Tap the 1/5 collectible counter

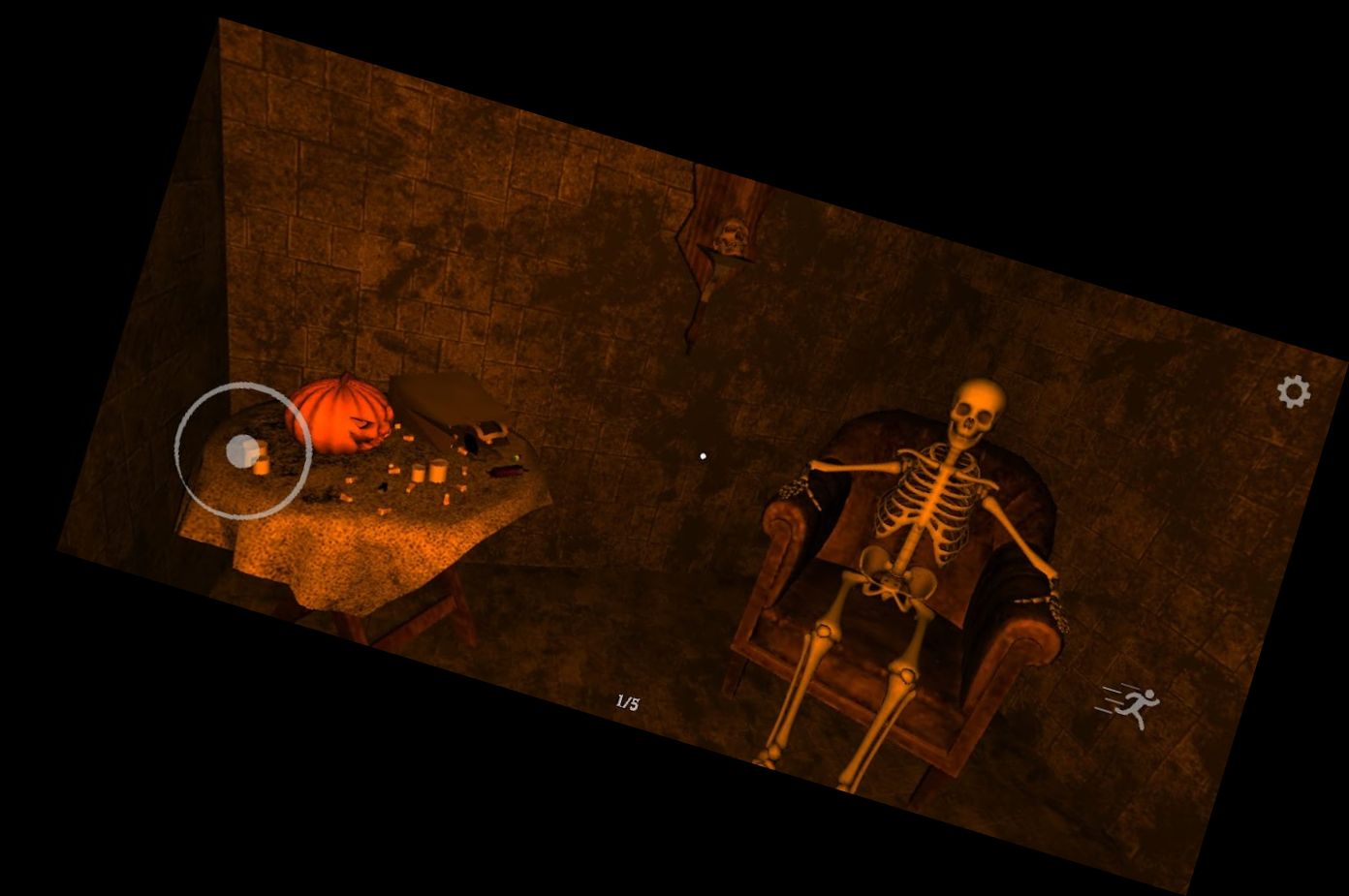click(x=627, y=702)
